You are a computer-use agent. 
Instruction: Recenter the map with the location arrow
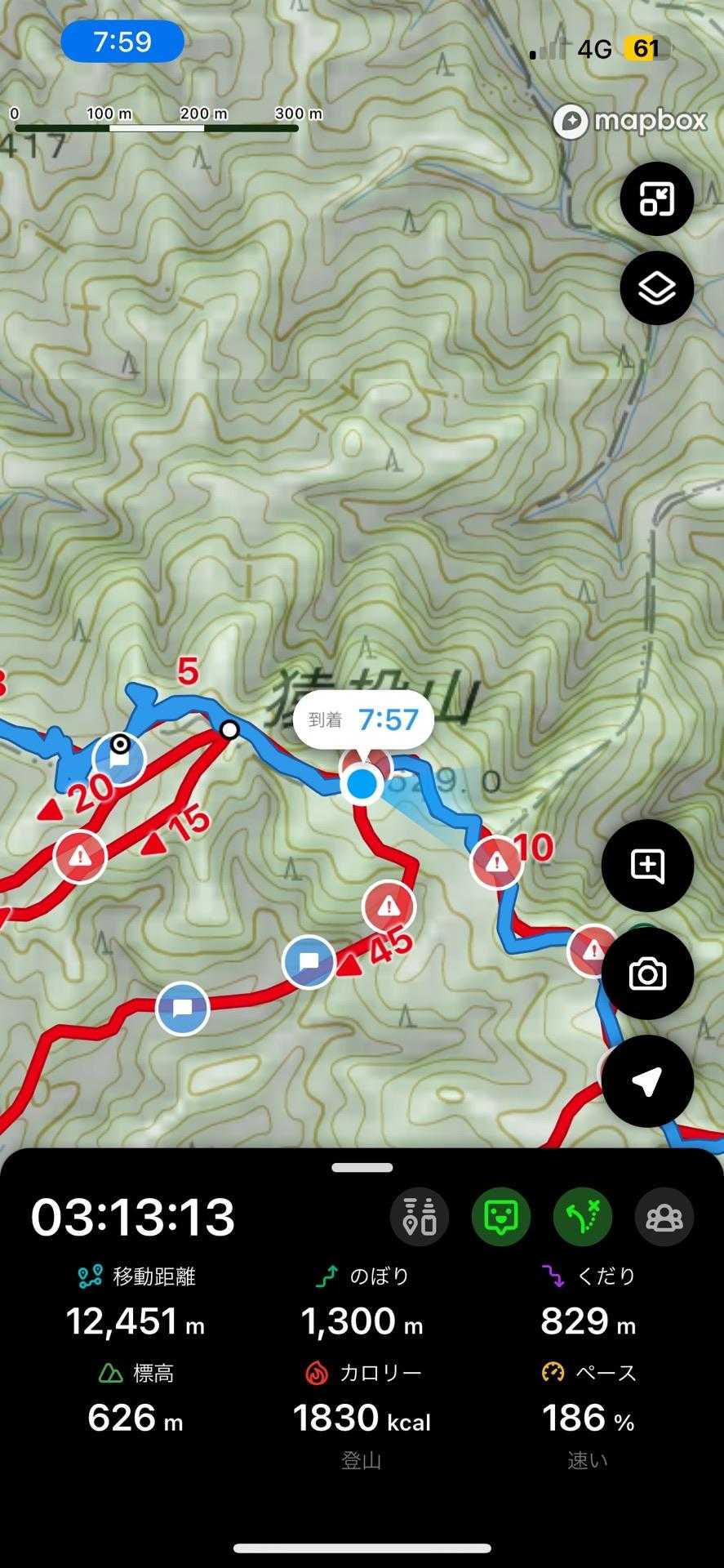[646, 1080]
